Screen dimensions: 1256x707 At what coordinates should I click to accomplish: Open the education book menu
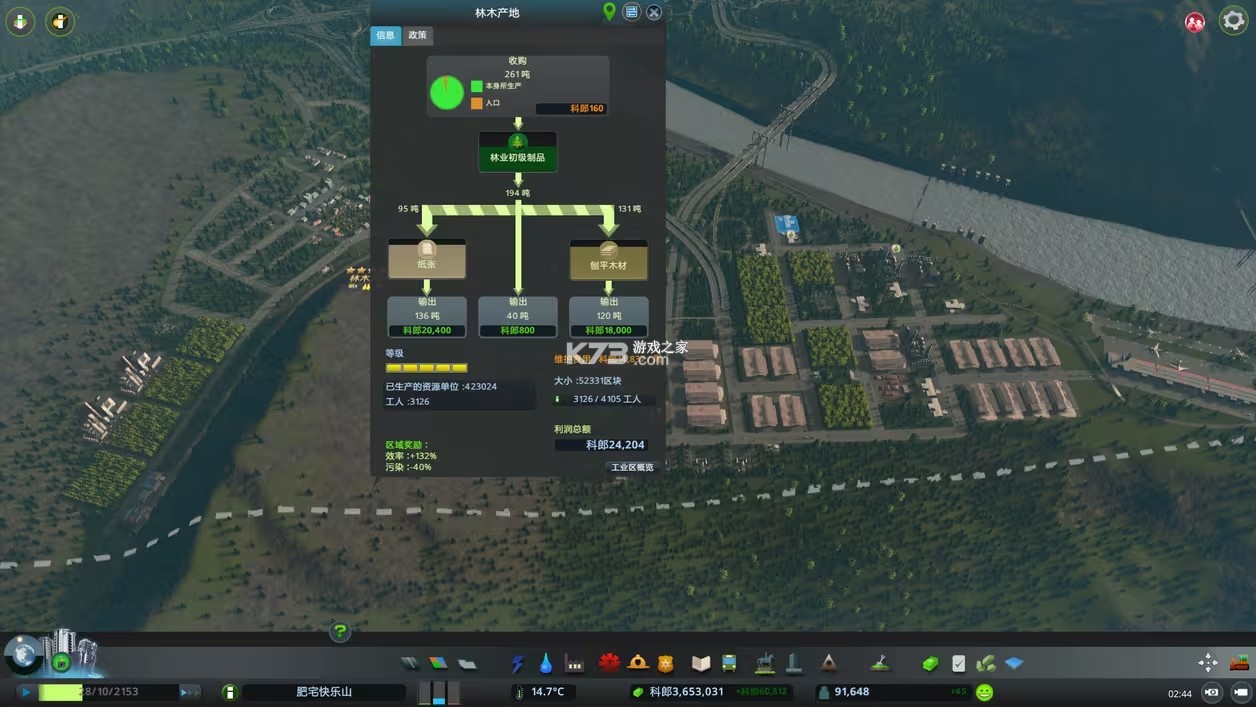701,662
